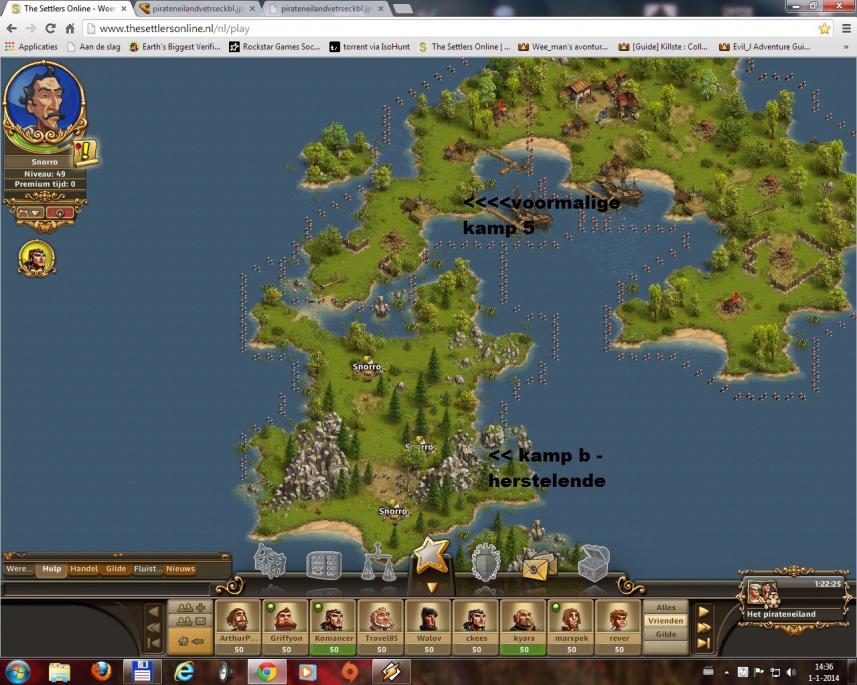Open the building menu icon
Viewport: 857px width, 685px height.
pyautogui.click(x=270, y=562)
